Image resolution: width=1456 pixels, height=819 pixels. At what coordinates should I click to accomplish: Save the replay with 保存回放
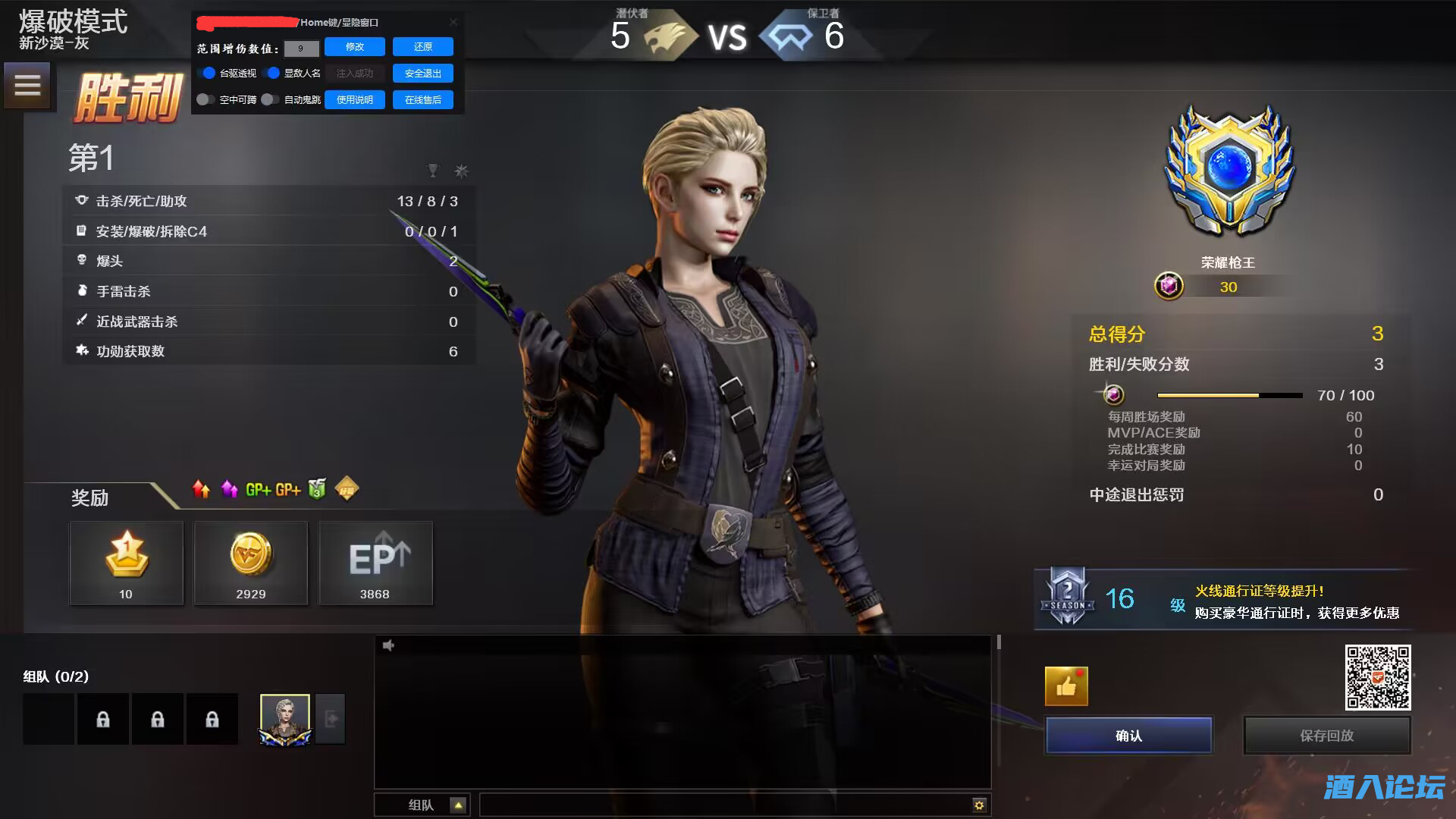coord(1326,736)
